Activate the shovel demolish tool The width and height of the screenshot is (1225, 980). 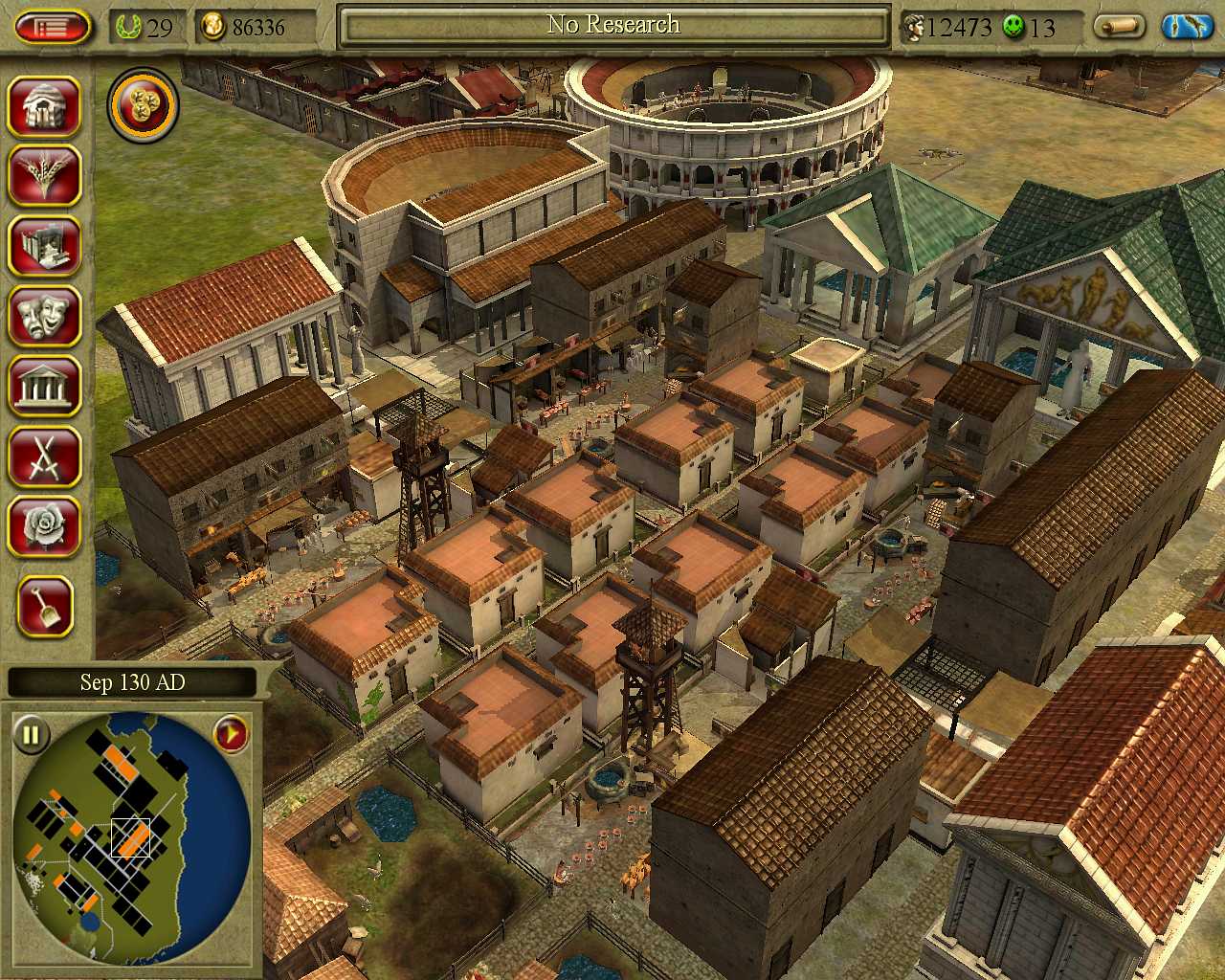pos(44,607)
